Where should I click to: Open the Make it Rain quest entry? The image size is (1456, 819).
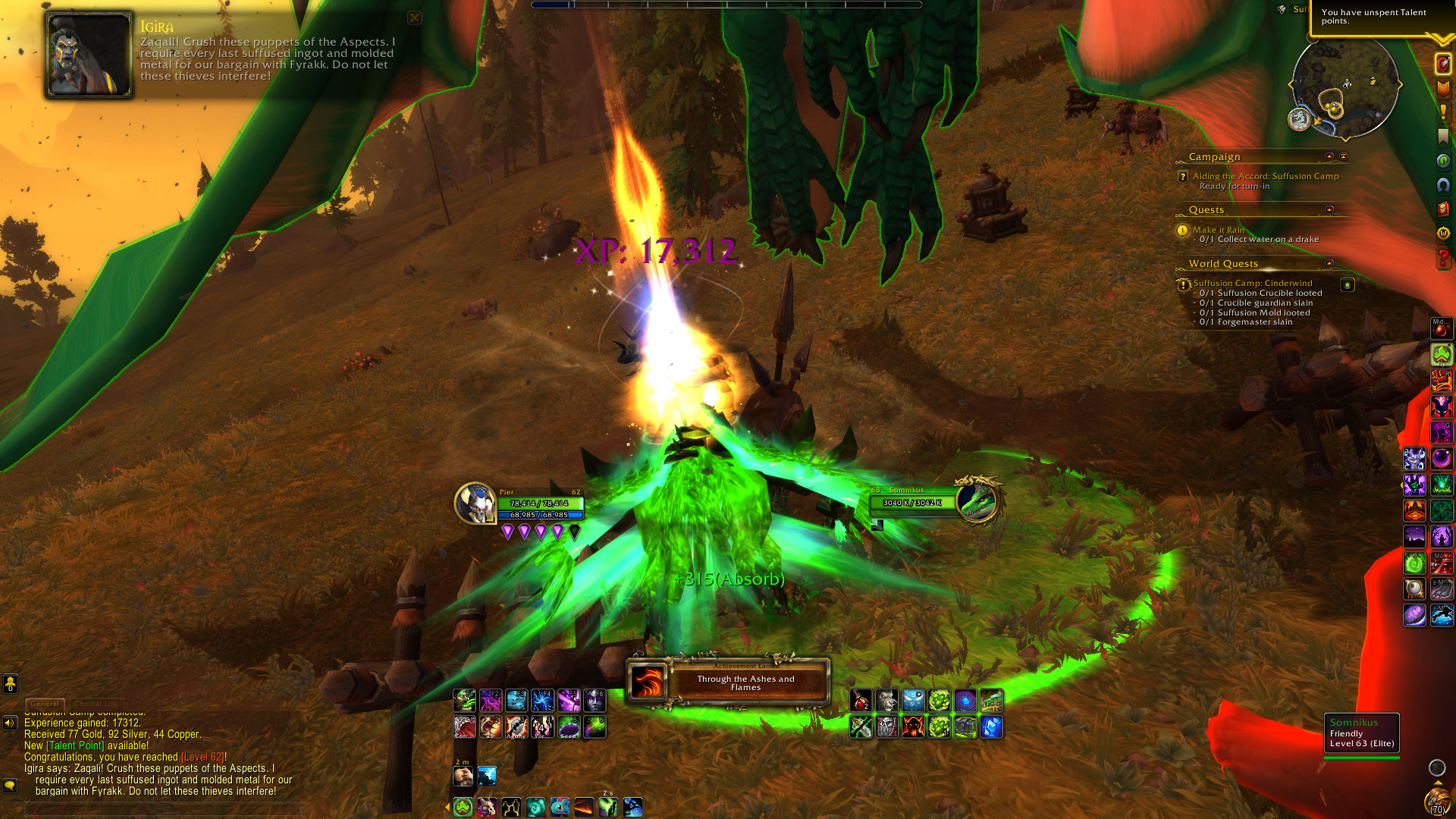tap(1218, 230)
